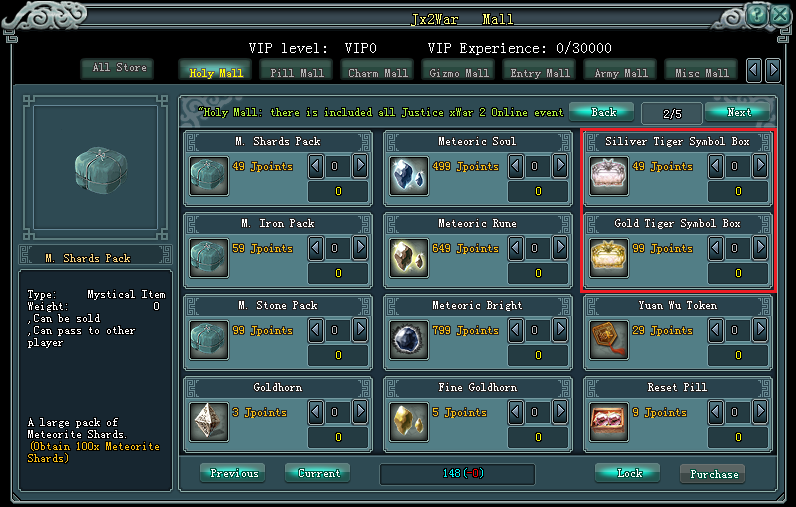Viewport: 796px width, 507px height.
Task: Select the Gold Tiger Symbol Box icon
Action: click(x=609, y=257)
